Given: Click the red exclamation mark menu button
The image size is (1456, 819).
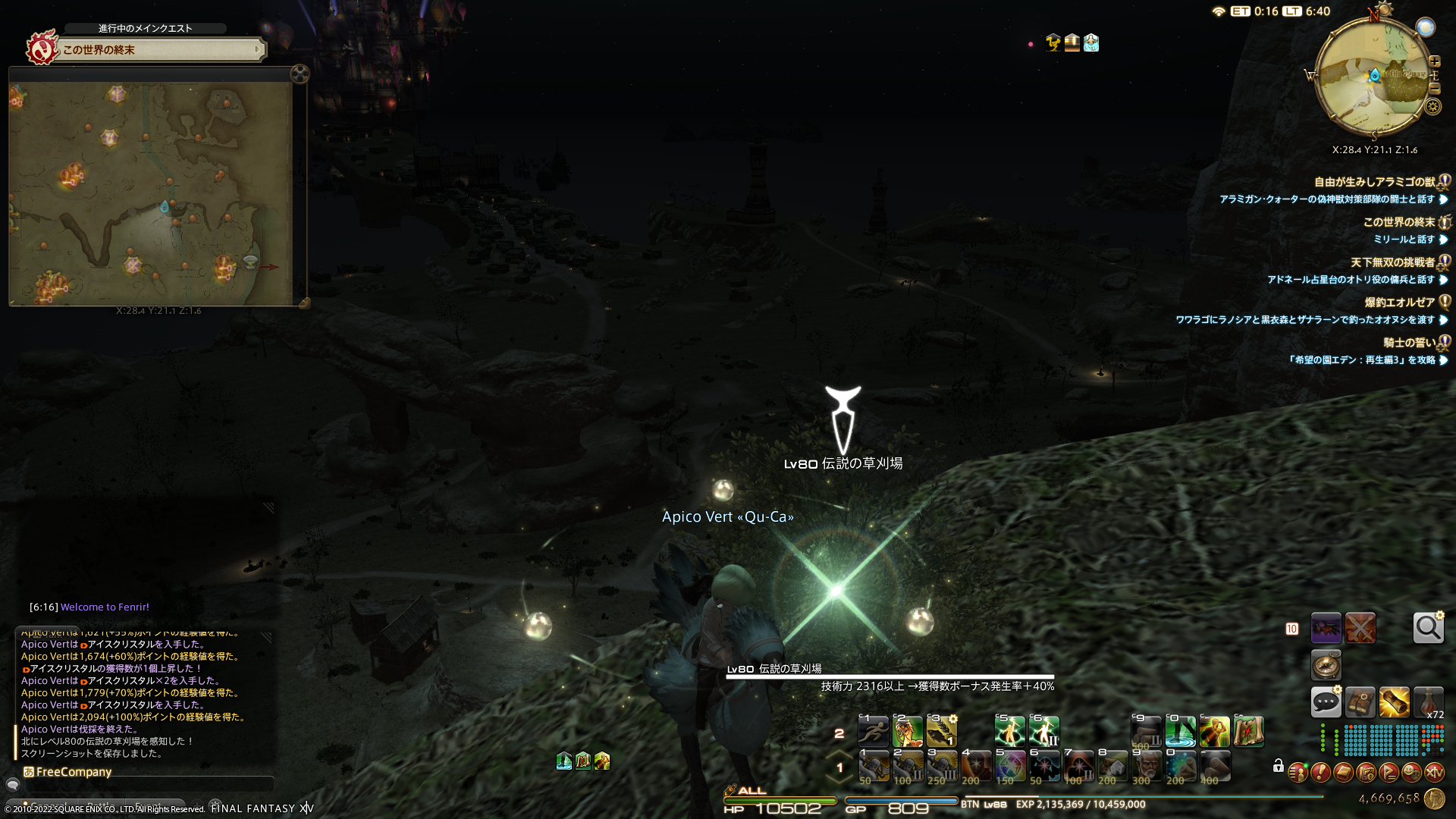Looking at the screenshot, I should pos(1320,773).
